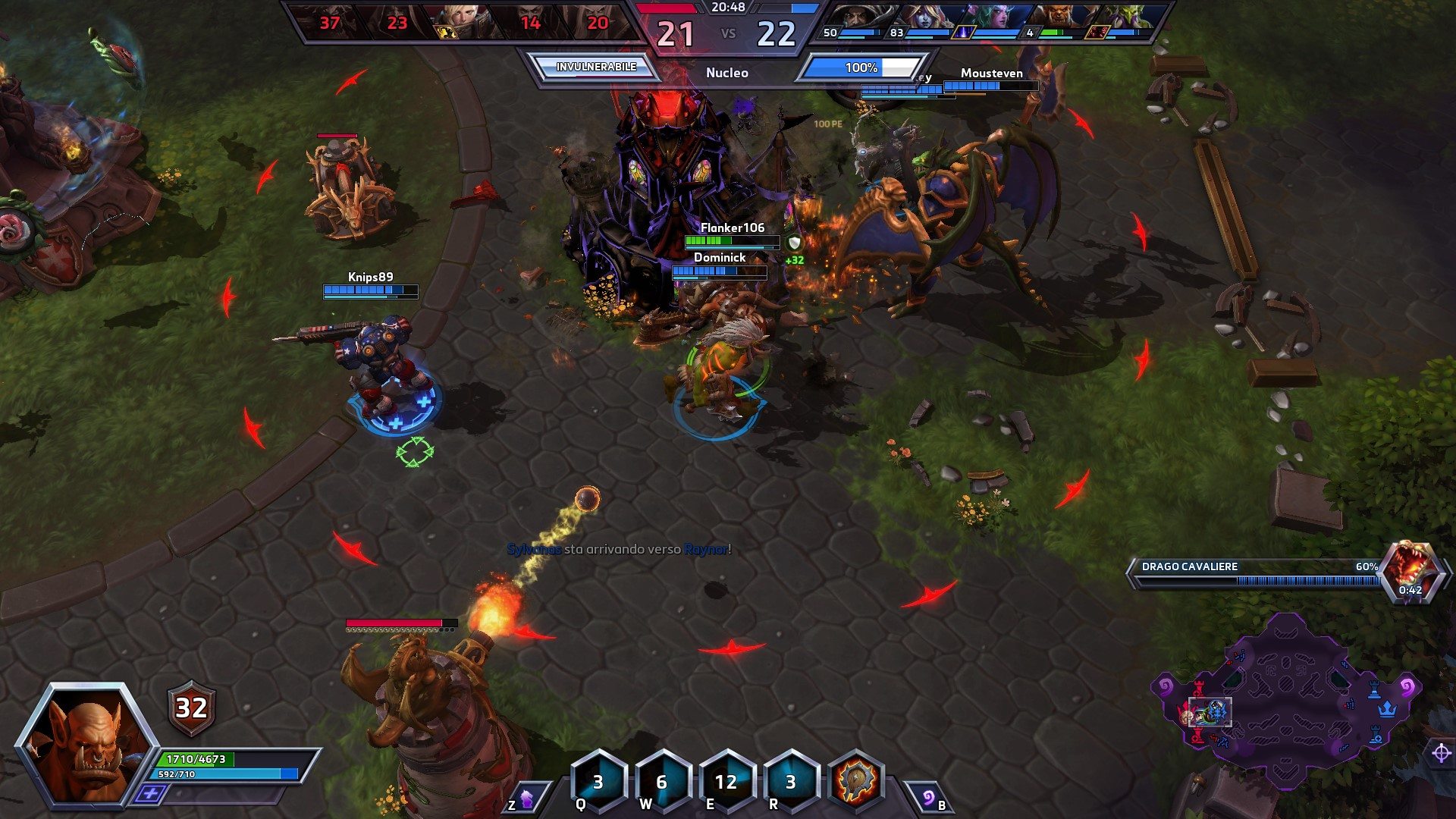Open the level 32 shield talent badge

click(191, 708)
